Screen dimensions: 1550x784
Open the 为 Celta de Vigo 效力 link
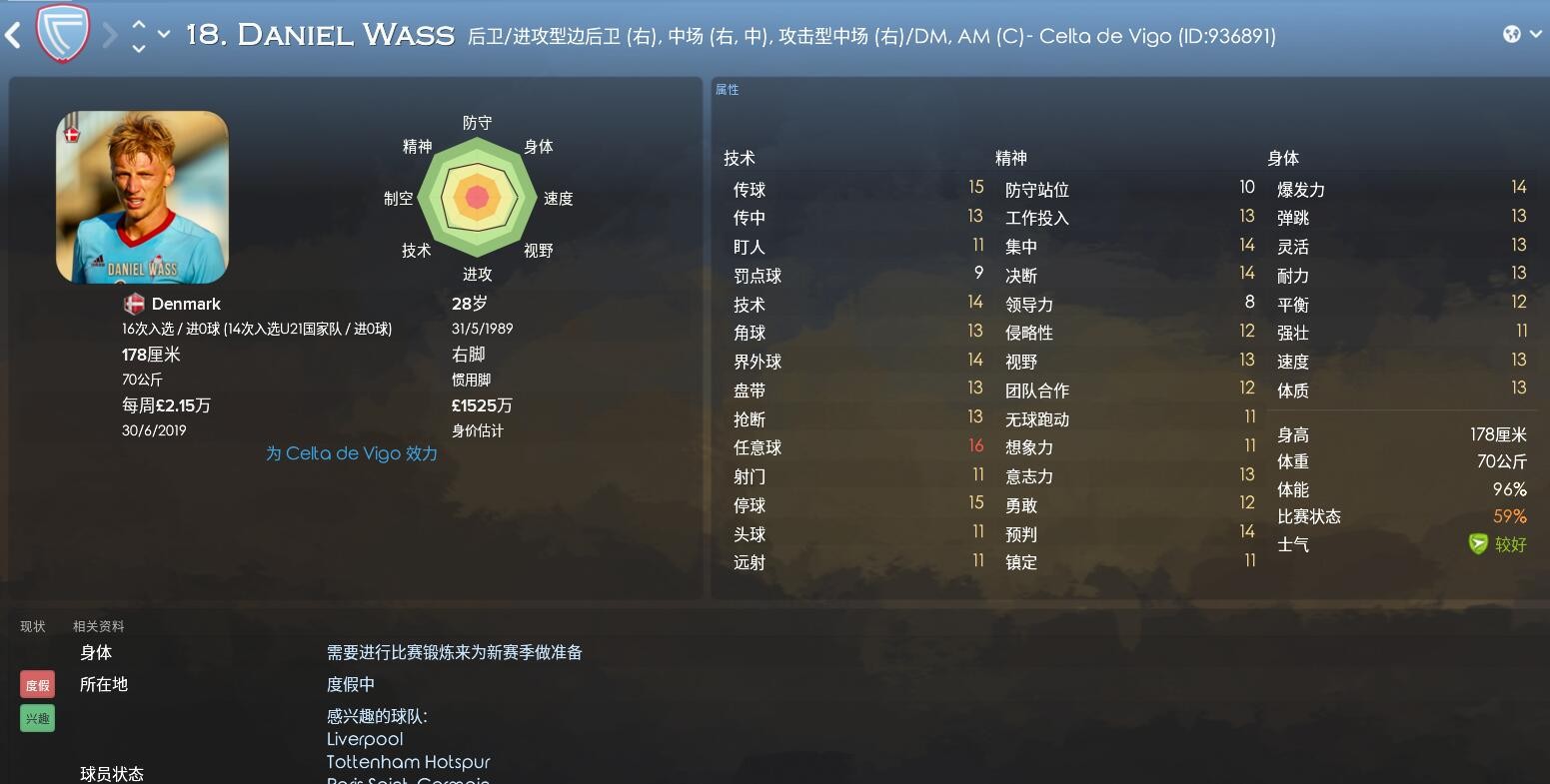click(x=351, y=452)
